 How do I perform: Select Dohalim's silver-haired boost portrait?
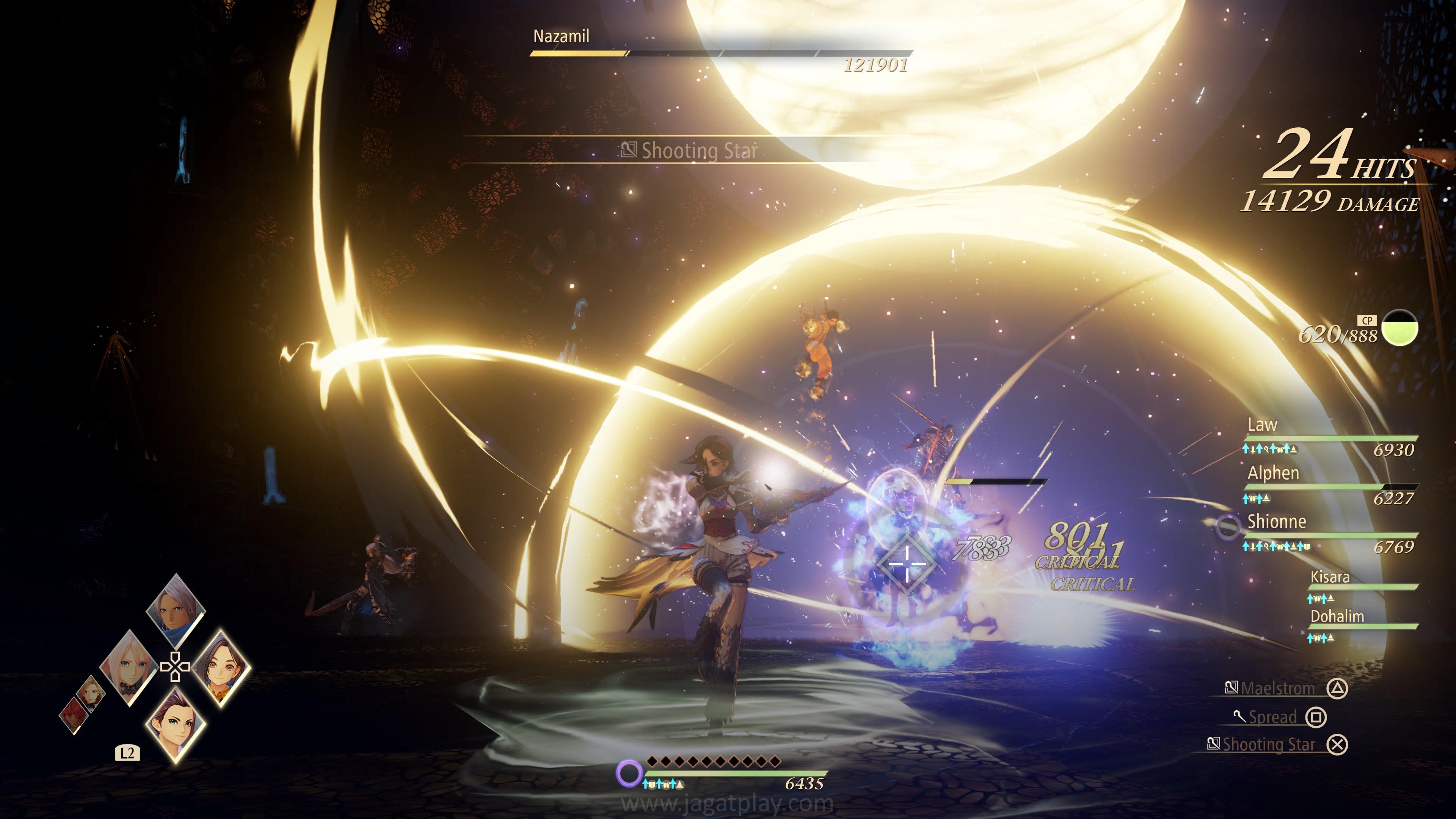pos(175,609)
